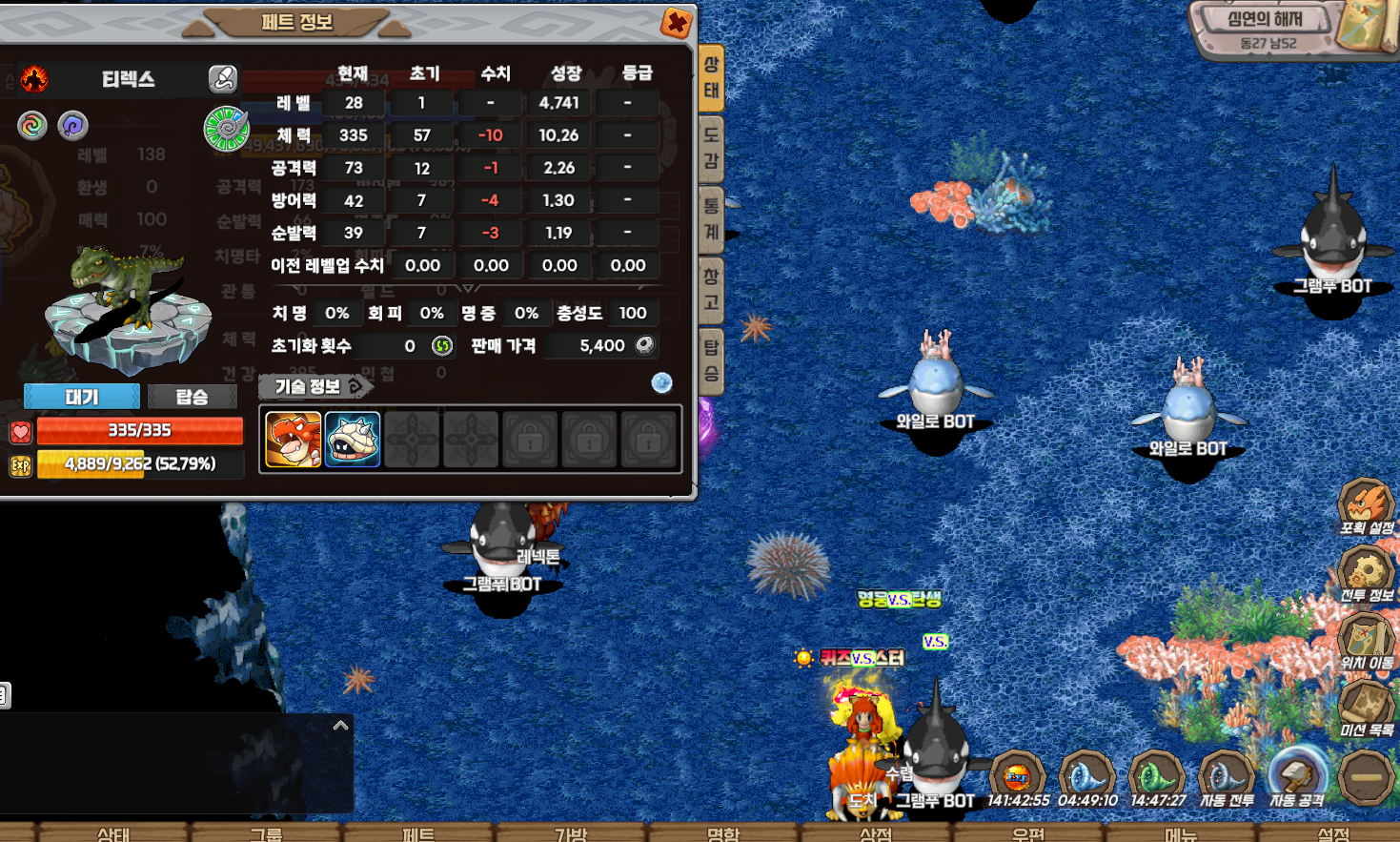Click the rename pencil icon beside 티렉스
This screenshot has height=842, width=1400.
223,78
